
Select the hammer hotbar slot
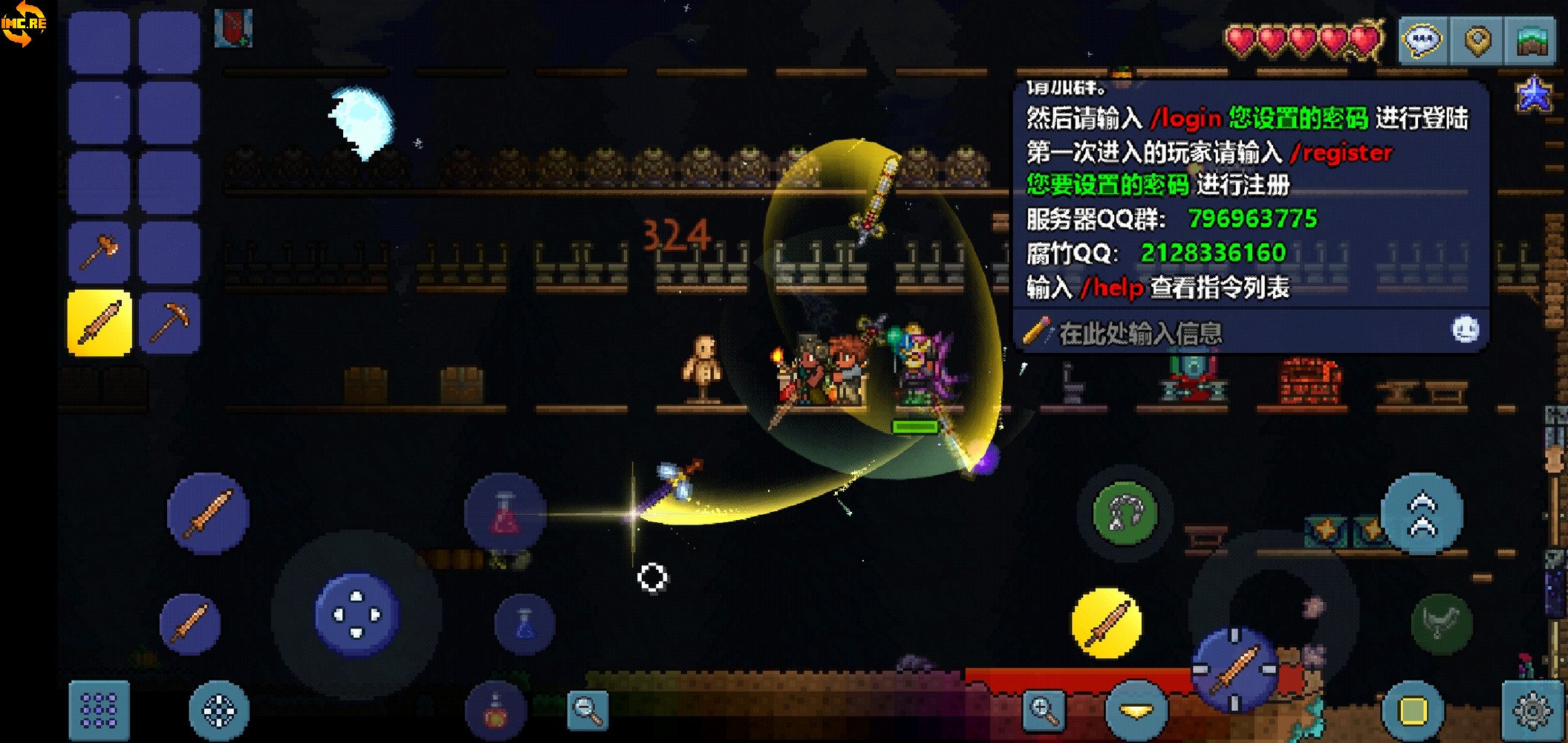100,253
